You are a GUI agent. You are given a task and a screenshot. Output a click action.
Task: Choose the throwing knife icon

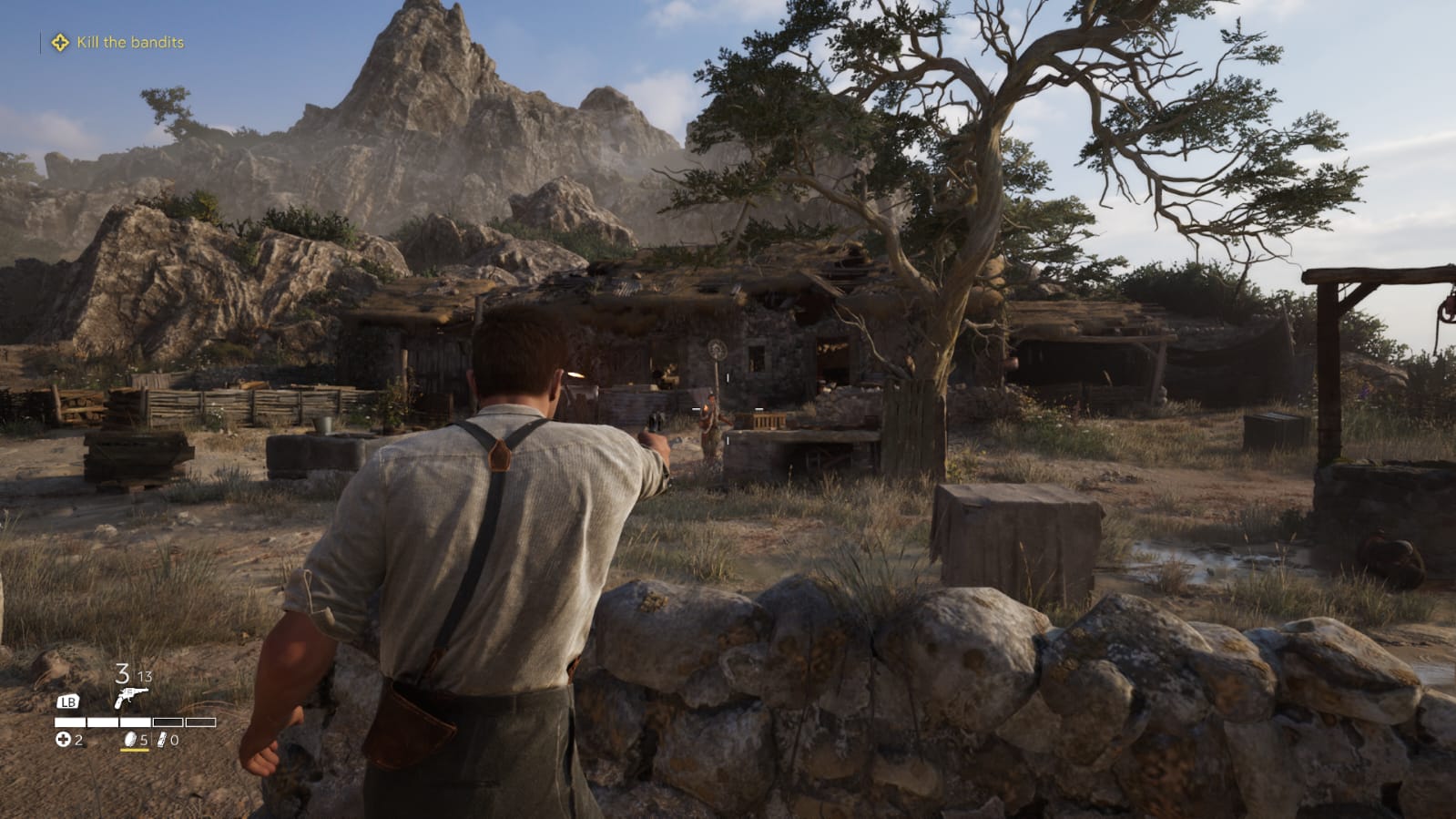[162, 740]
